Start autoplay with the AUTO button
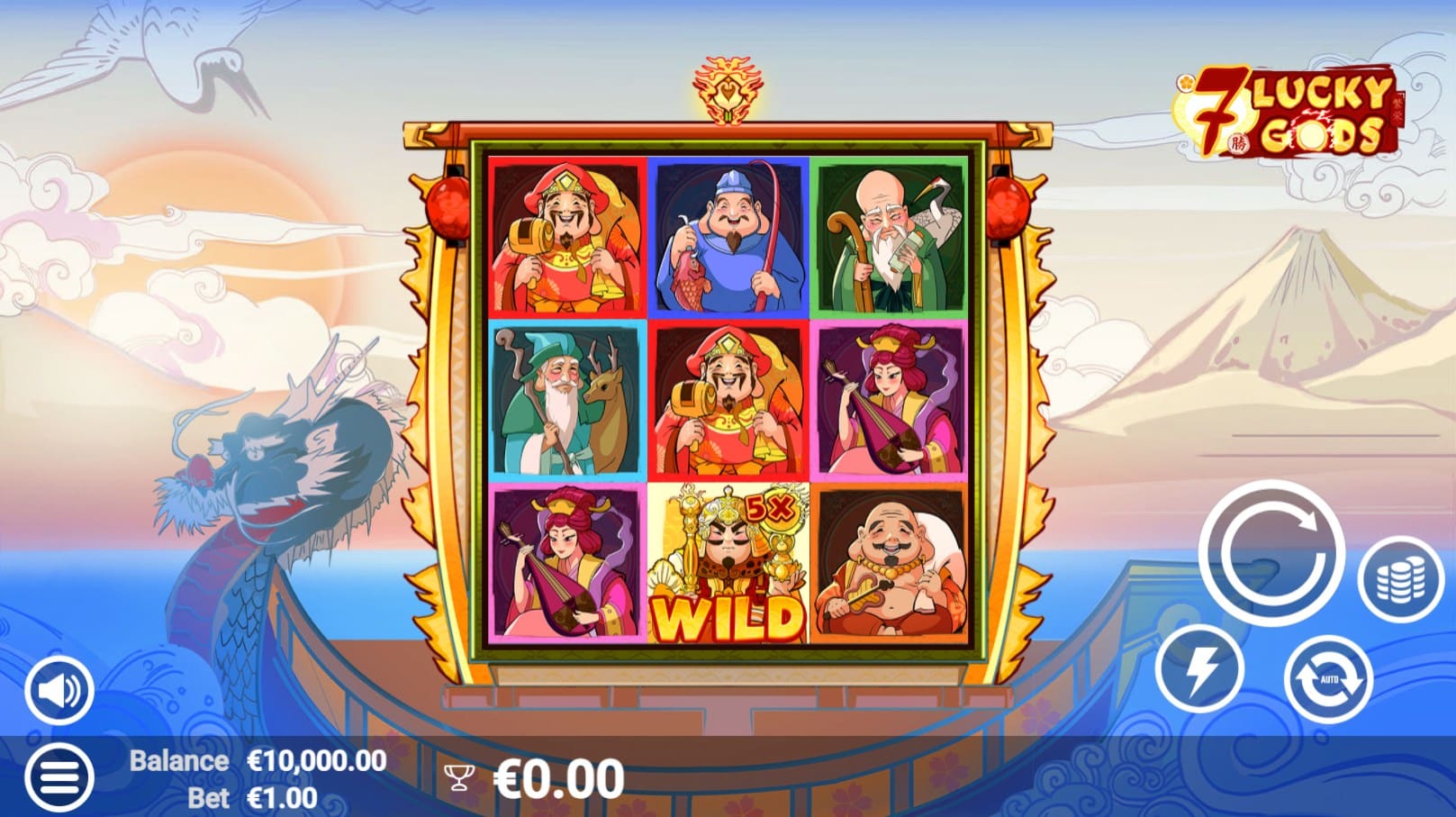Viewport: 1456px width, 817px height. click(x=1328, y=678)
